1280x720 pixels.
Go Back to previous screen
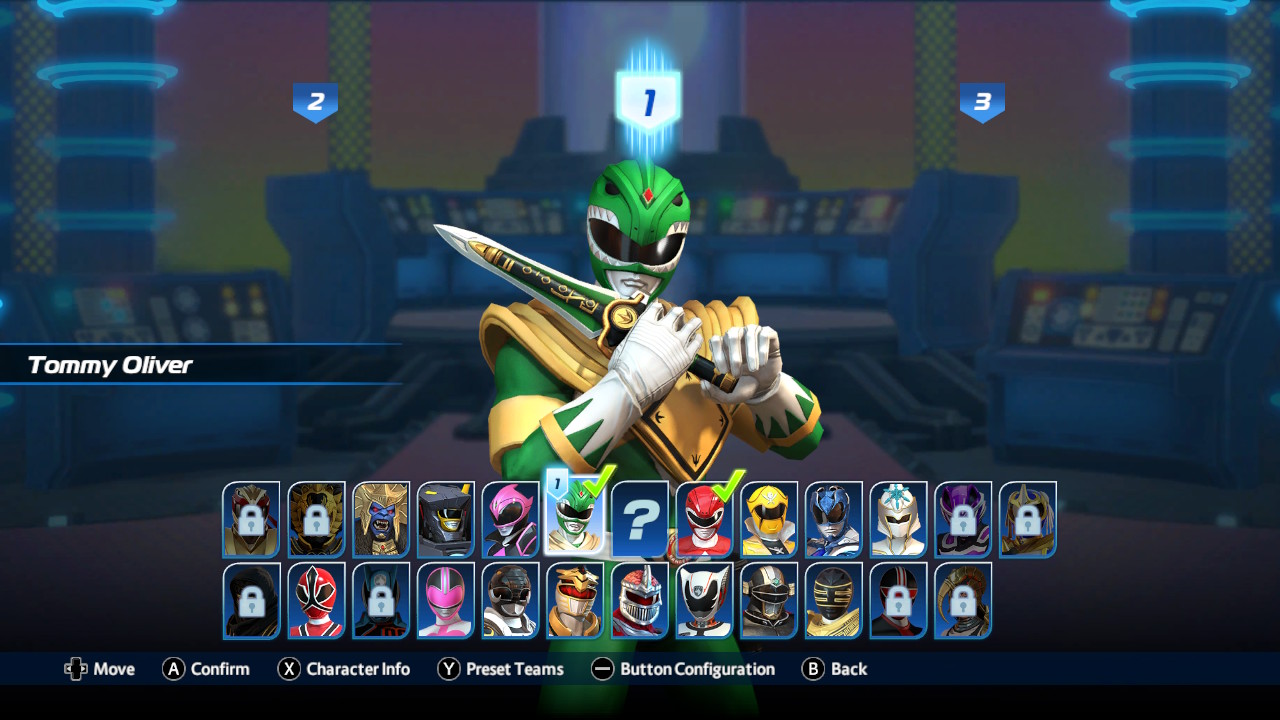pyautogui.click(x=835, y=669)
